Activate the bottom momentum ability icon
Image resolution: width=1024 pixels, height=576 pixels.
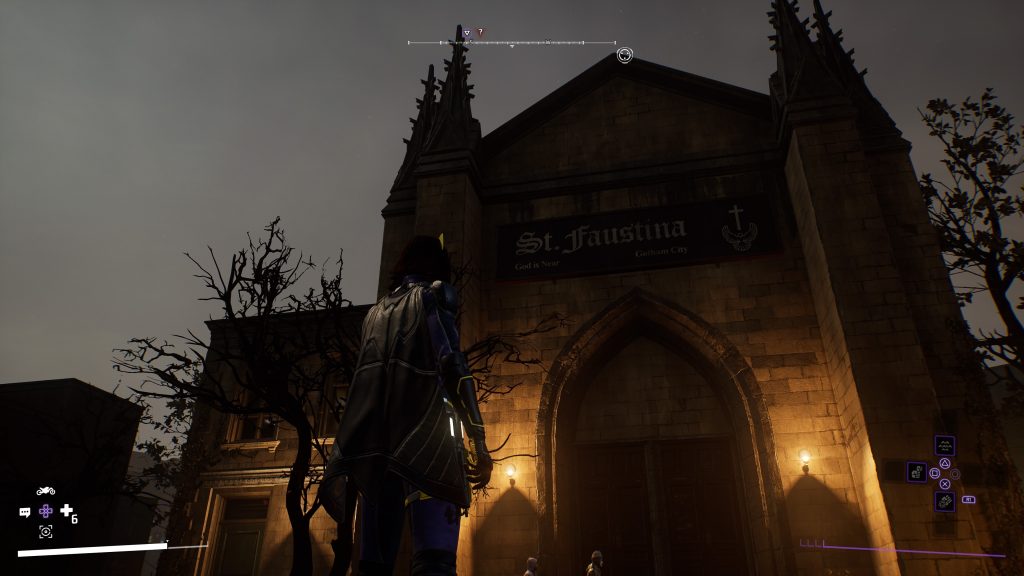944,500
